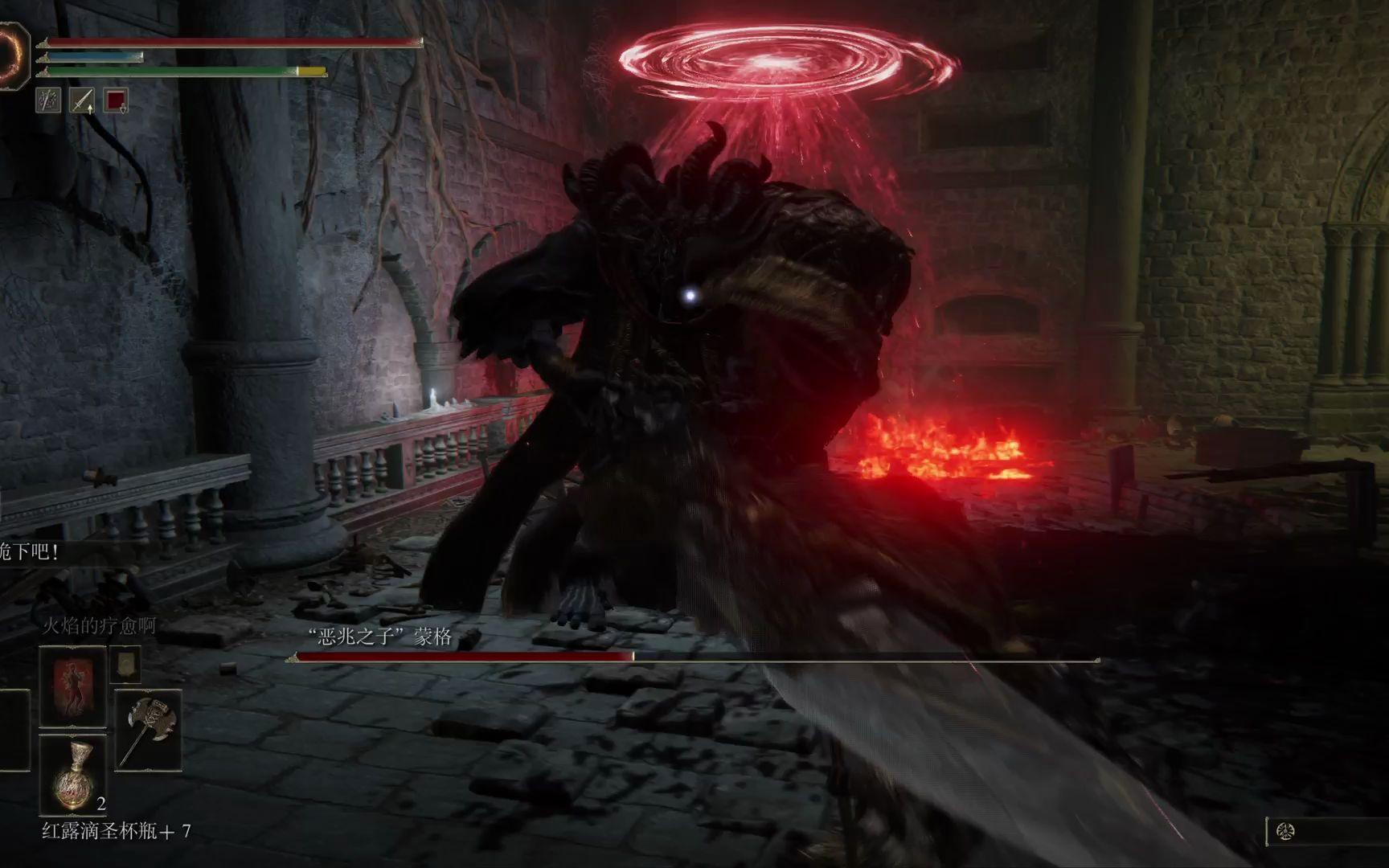
Task: Select the battle axe weapon slot
Action: click(x=148, y=730)
